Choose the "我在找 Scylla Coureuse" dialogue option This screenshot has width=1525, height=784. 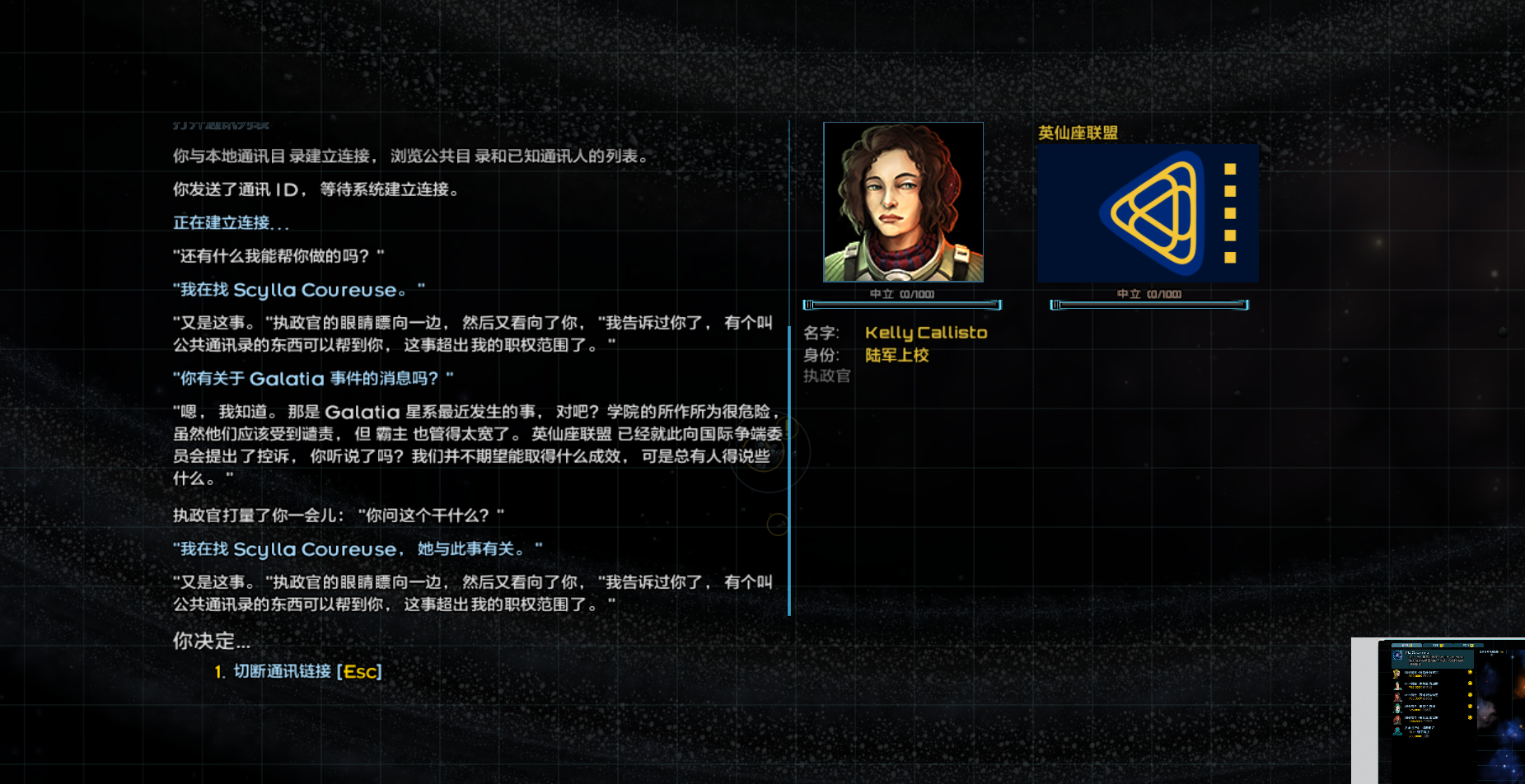pyautogui.click(x=297, y=290)
